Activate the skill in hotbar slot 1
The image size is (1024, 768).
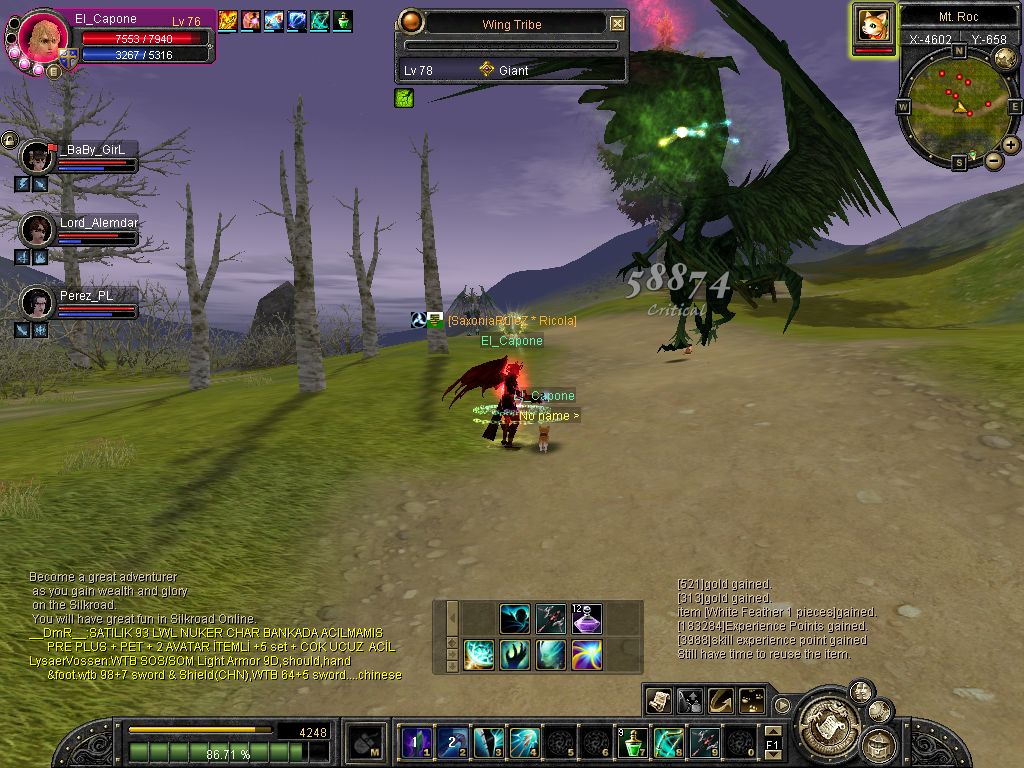click(x=416, y=743)
